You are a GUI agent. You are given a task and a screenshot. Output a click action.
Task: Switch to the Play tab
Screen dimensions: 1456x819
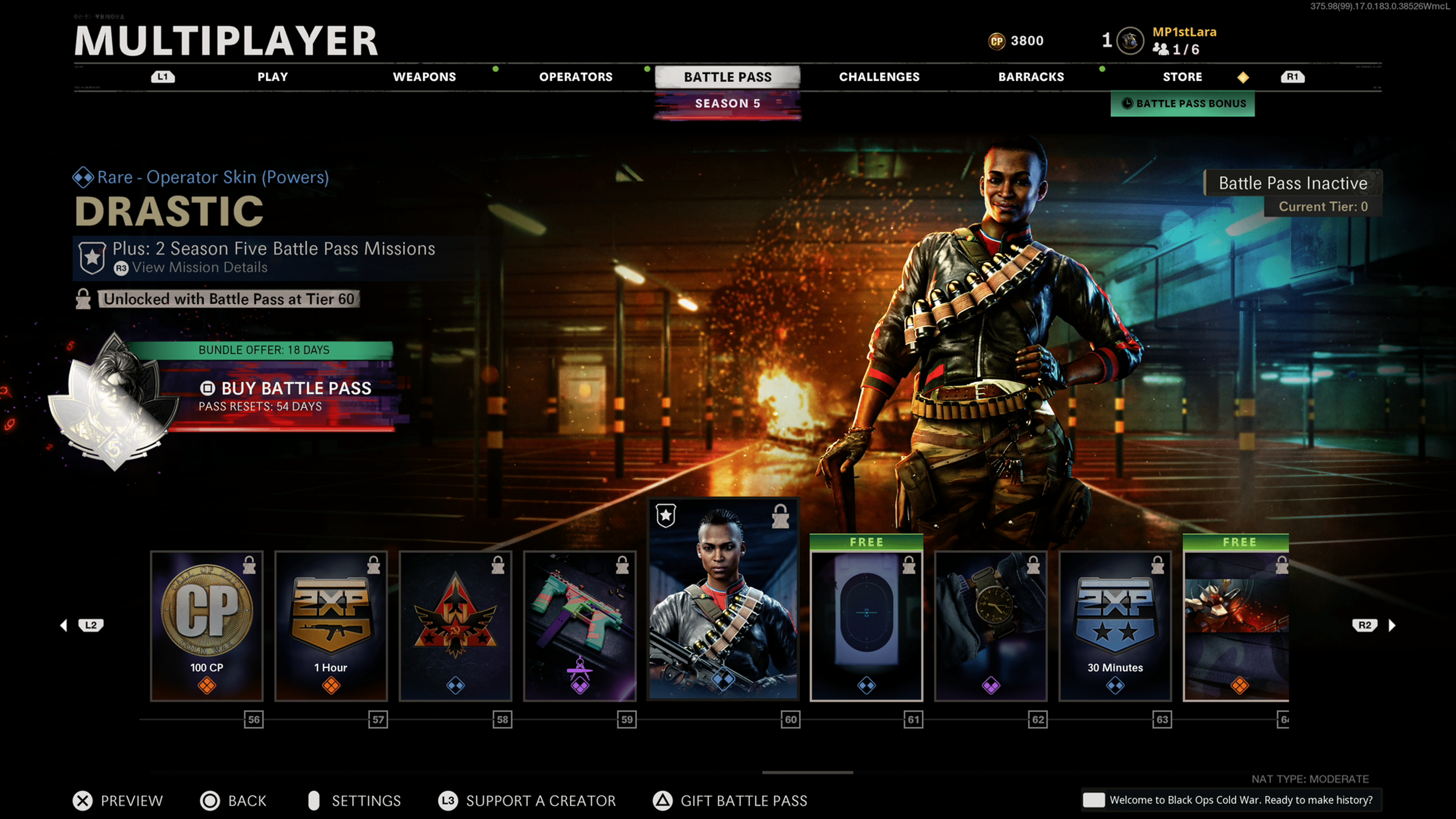point(273,77)
